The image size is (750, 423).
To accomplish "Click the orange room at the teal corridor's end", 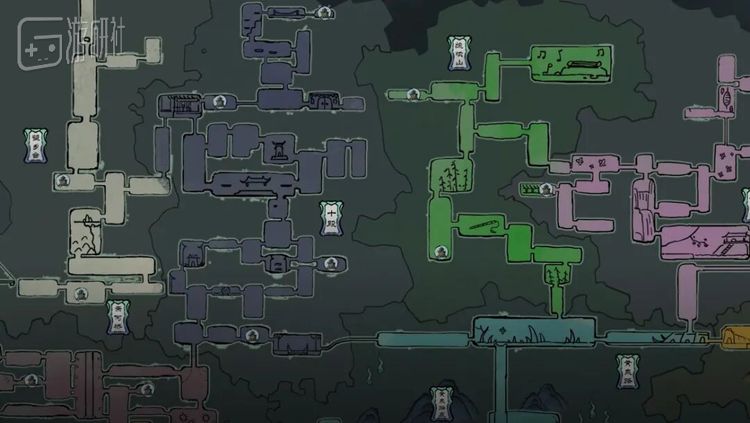I will coord(734,337).
